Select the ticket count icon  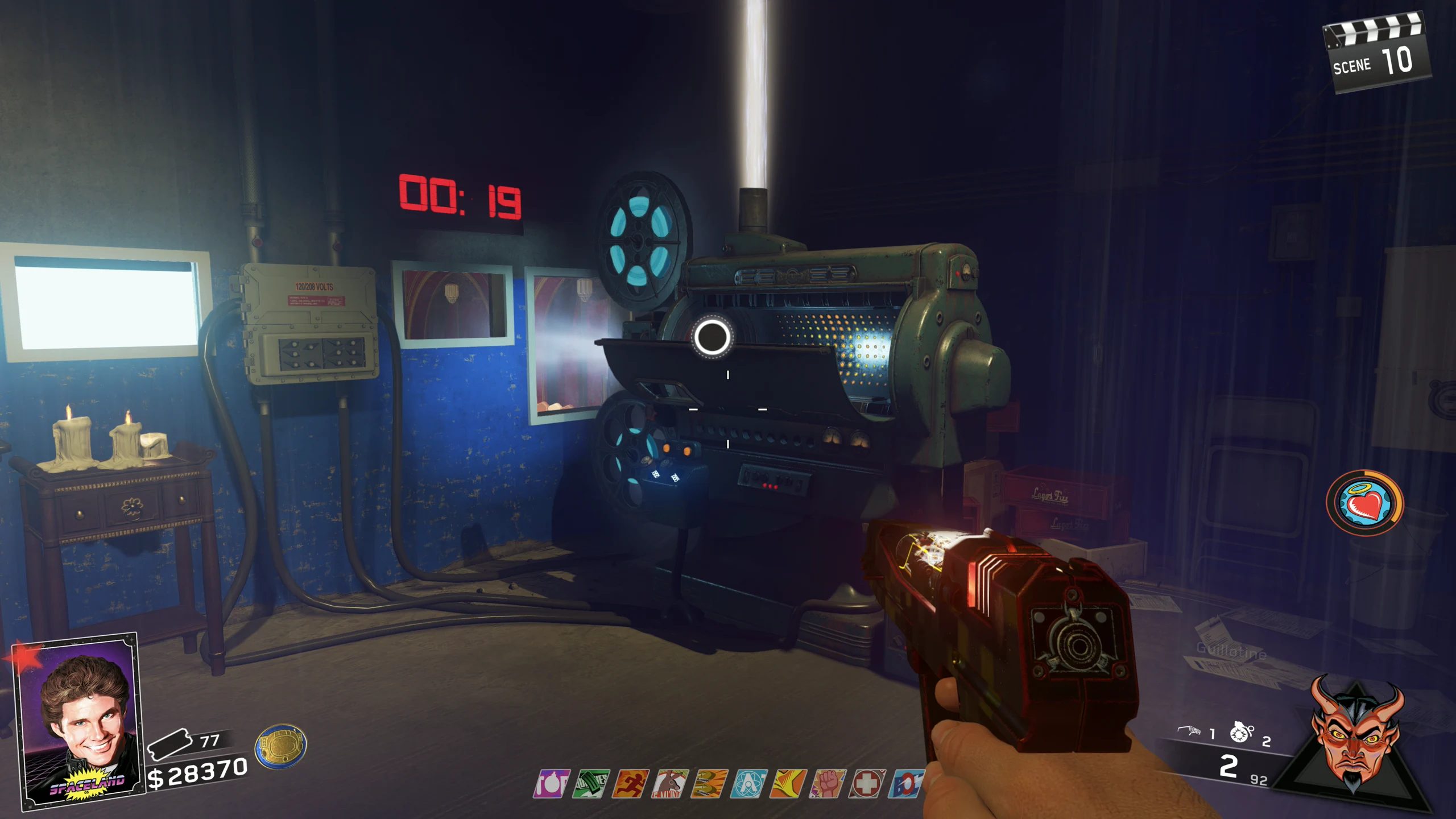tap(169, 743)
